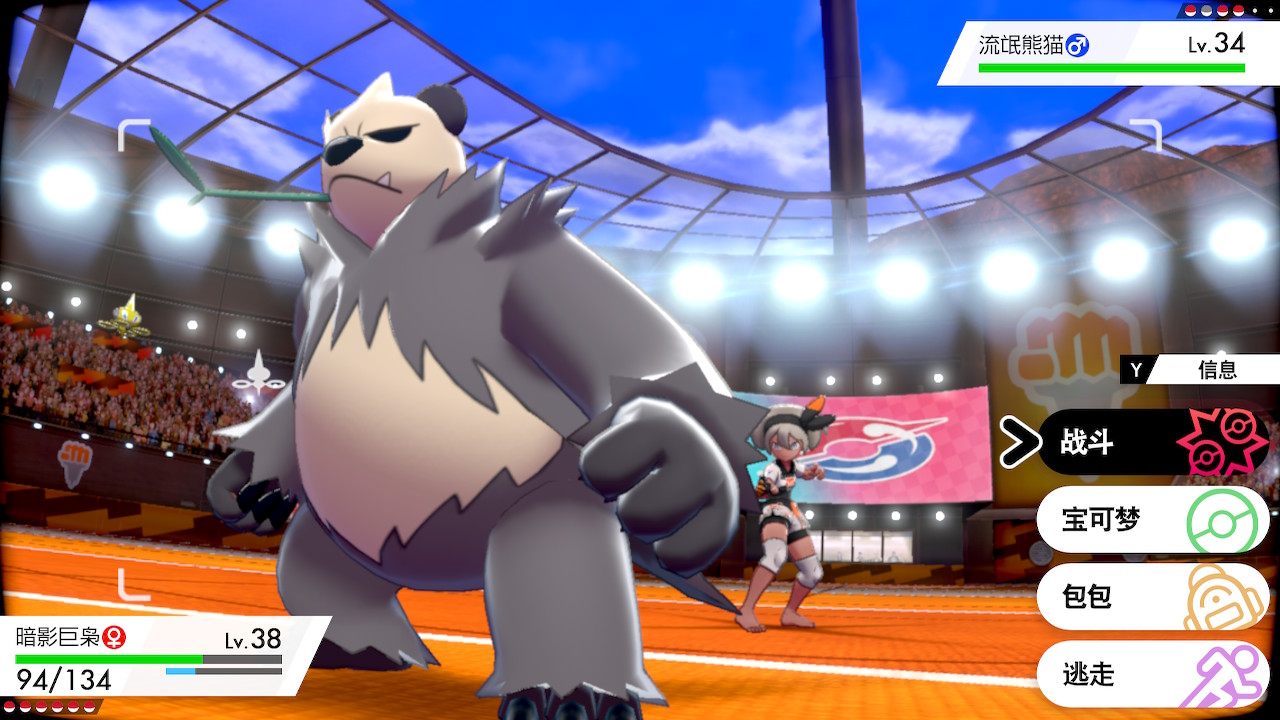Select the 战斗 (Fight) command
Image resolution: width=1280 pixels, height=720 pixels.
(x=1150, y=442)
